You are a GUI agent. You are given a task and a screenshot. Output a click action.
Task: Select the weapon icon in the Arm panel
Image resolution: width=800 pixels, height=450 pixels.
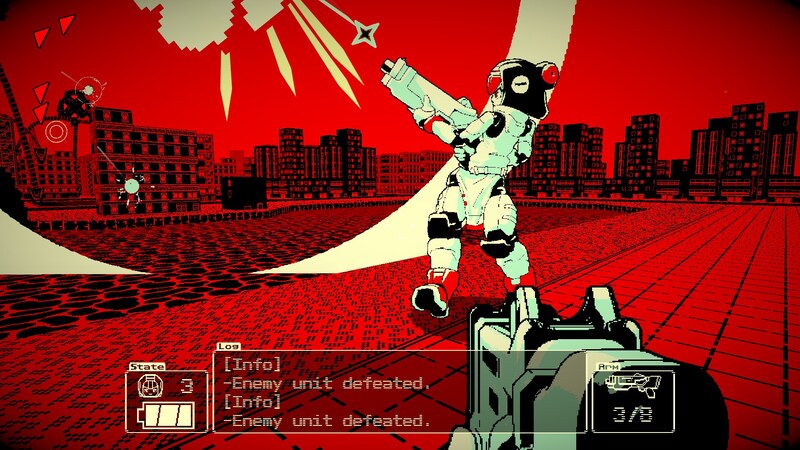tap(632, 386)
